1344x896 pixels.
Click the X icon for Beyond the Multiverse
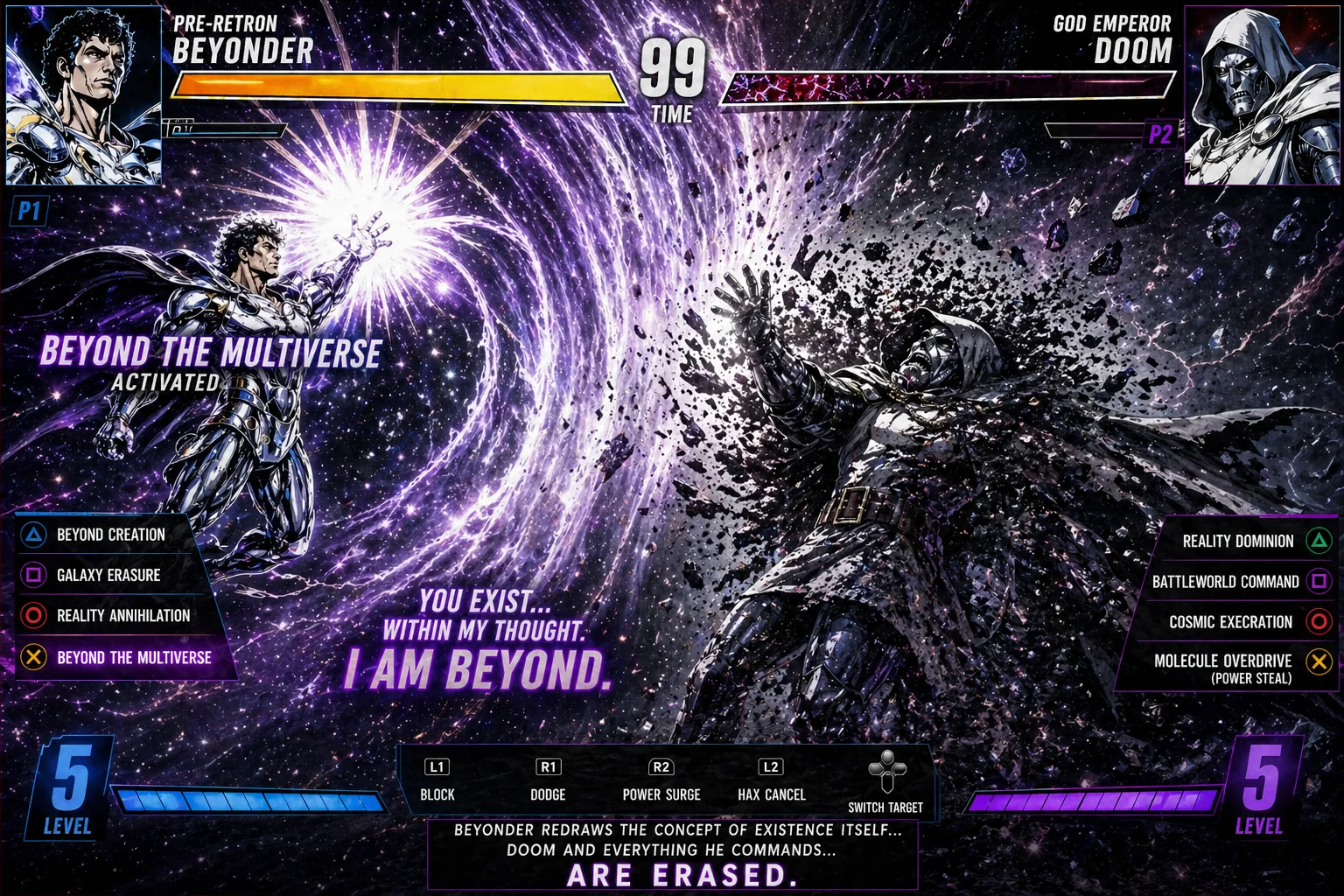click(32, 656)
